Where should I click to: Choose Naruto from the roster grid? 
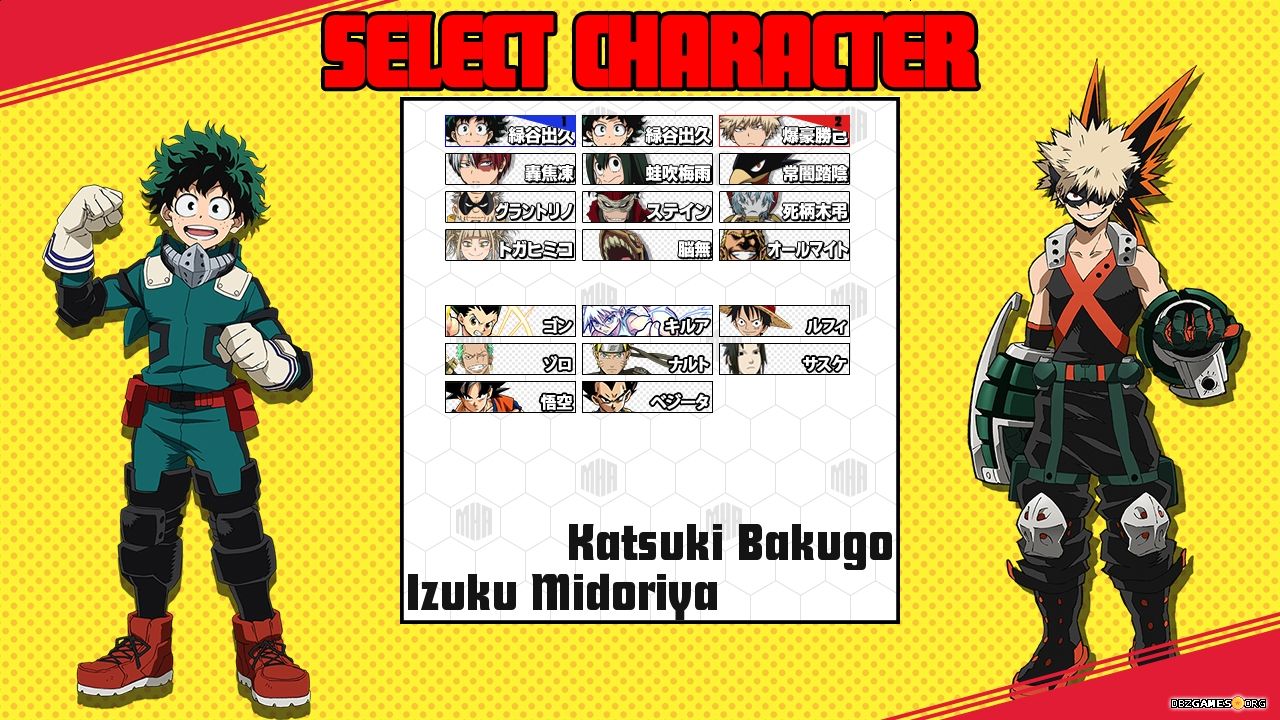pos(645,361)
